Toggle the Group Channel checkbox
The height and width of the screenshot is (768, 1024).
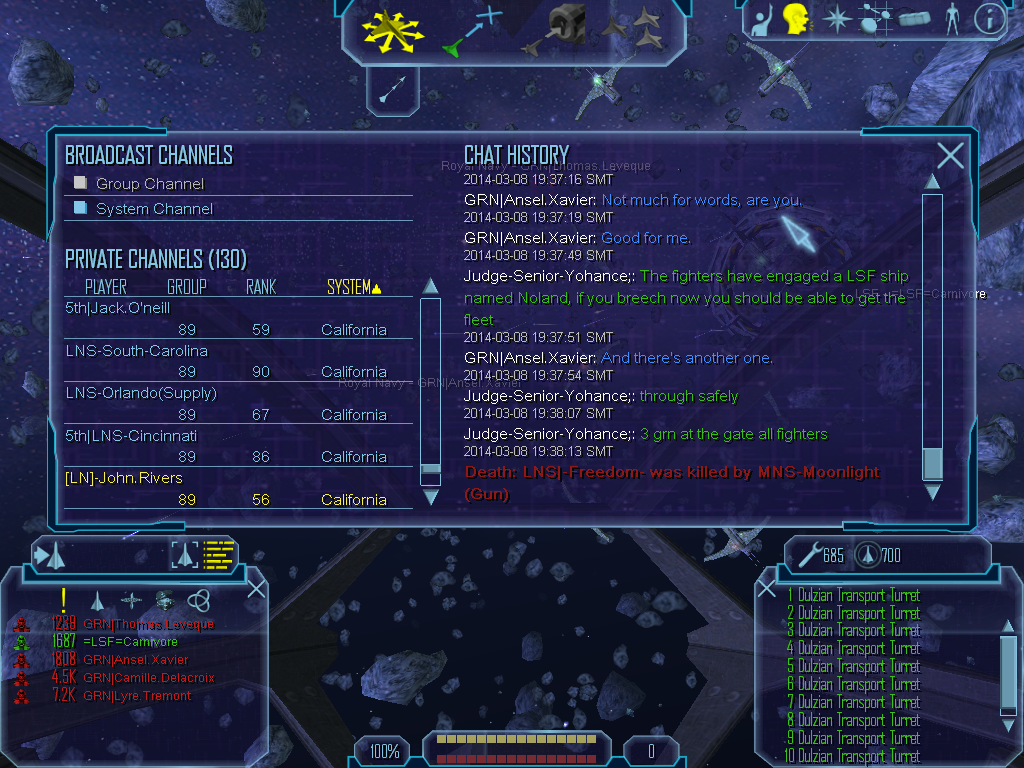(81, 183)
